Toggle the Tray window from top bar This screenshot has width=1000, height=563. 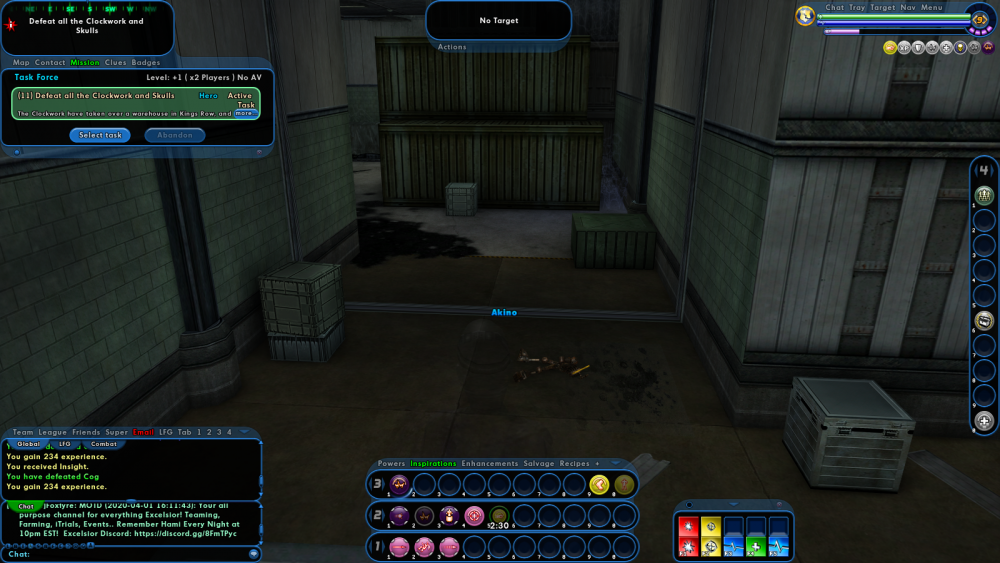click(x=858, y=8)
